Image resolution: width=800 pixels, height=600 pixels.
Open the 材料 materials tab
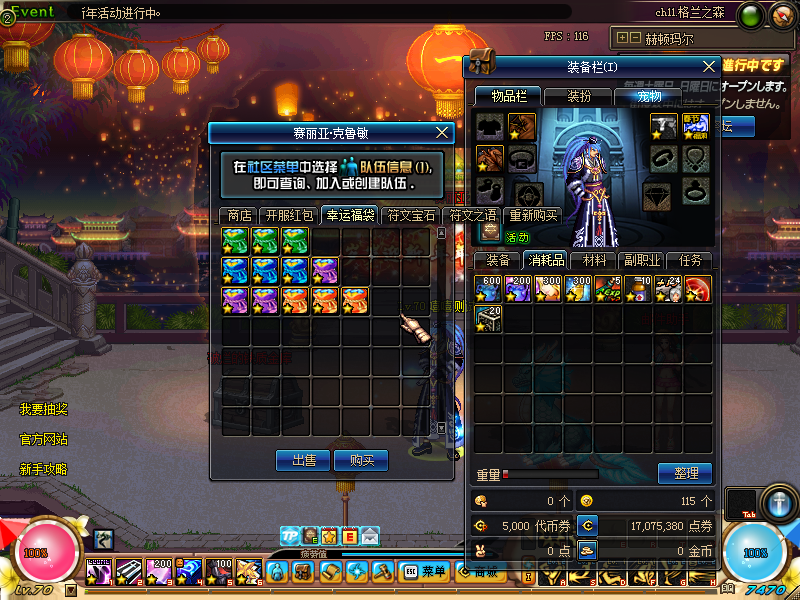pos(594,260)
